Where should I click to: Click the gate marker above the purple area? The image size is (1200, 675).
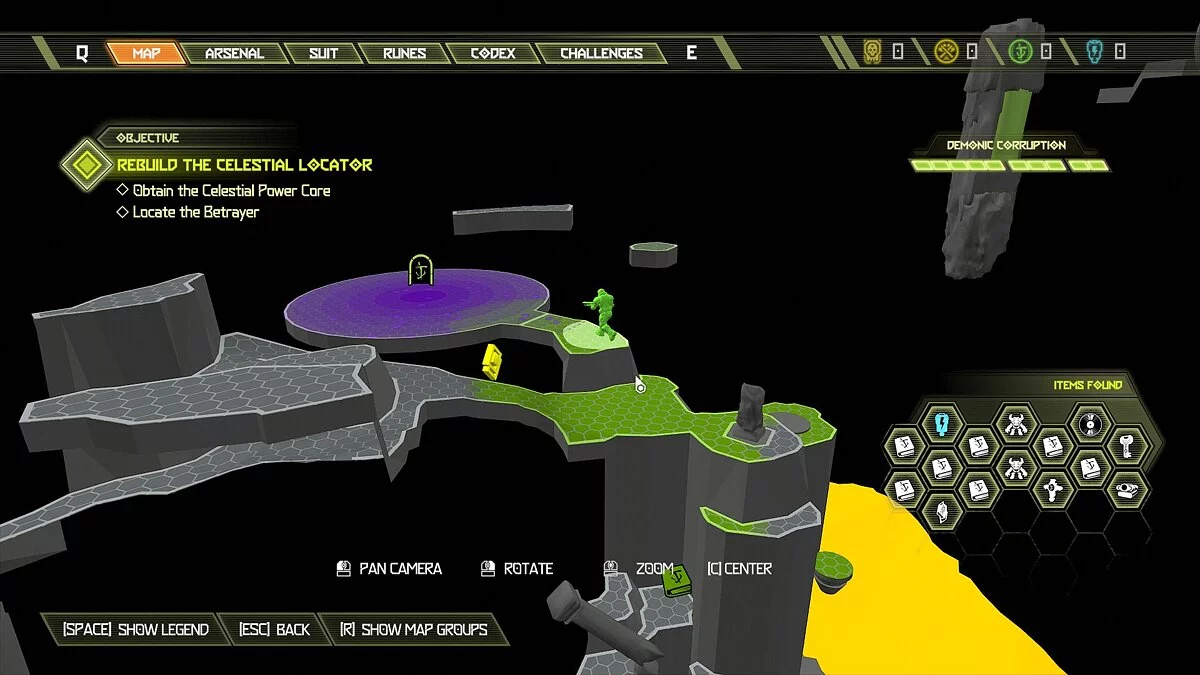(421, 270)
